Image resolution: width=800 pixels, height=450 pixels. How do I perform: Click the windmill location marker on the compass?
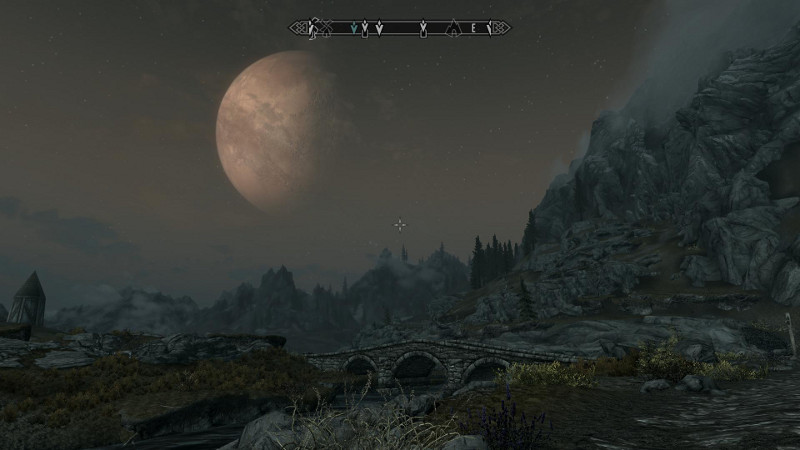326,28
